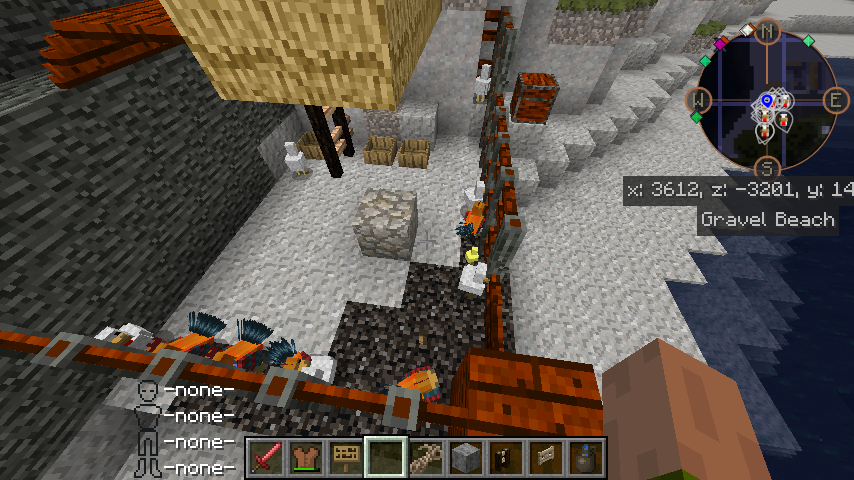Screen dimensions: 854x480
Task: Click the magenta waypoint on minimap edge
Action: [721, 43]
